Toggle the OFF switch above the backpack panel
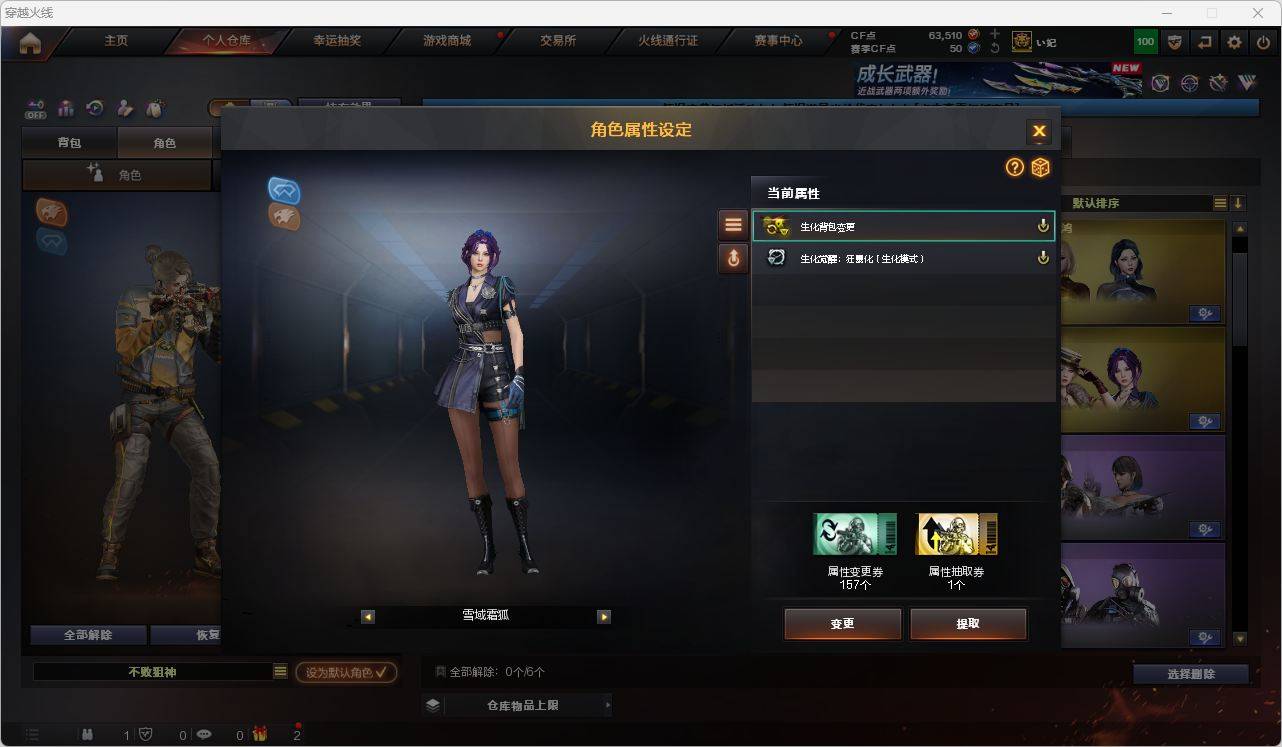This screenshot has height=747, width=1282. pyautogui.click(x=35, y=114)
